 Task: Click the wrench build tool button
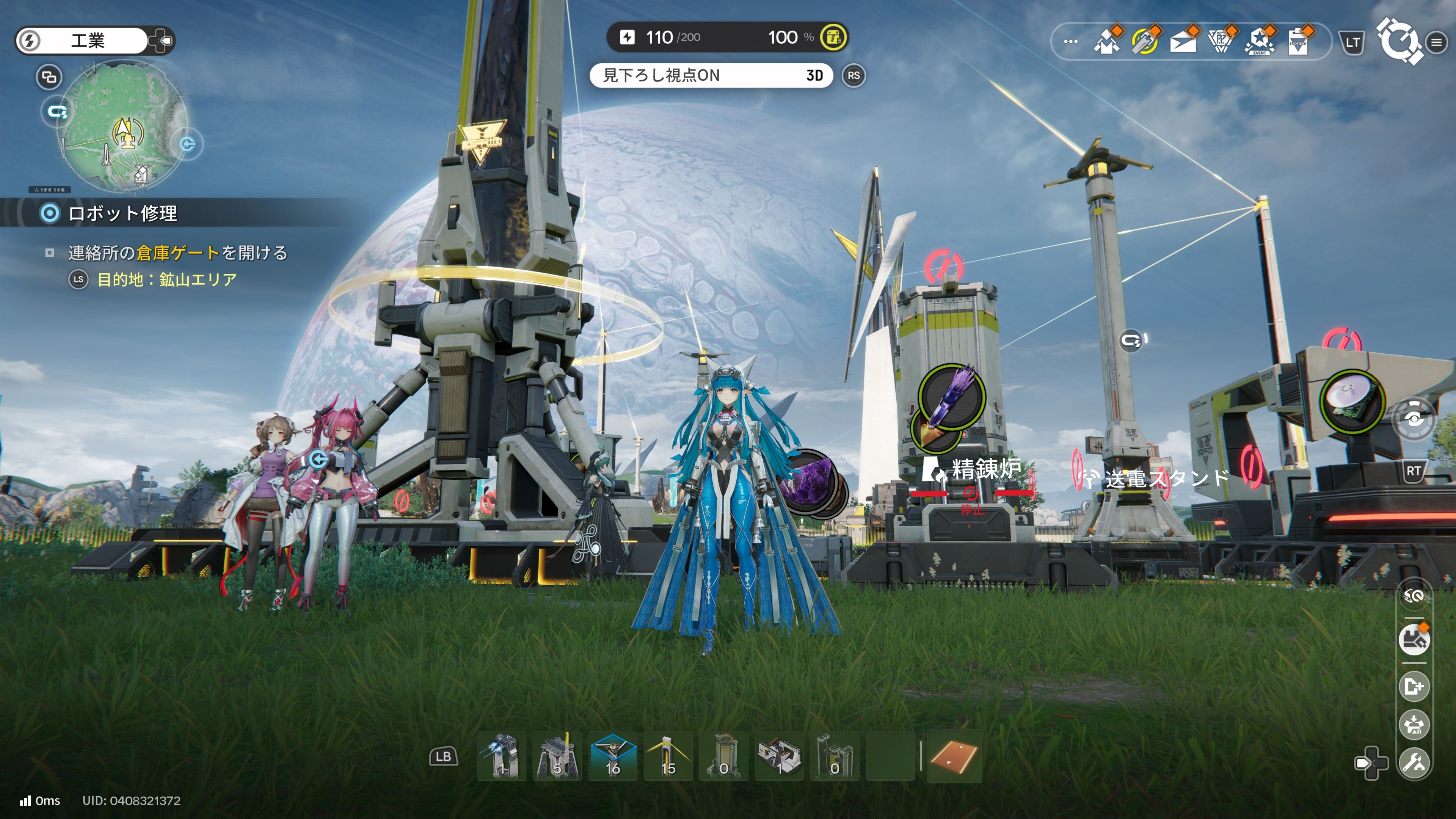1414,763
